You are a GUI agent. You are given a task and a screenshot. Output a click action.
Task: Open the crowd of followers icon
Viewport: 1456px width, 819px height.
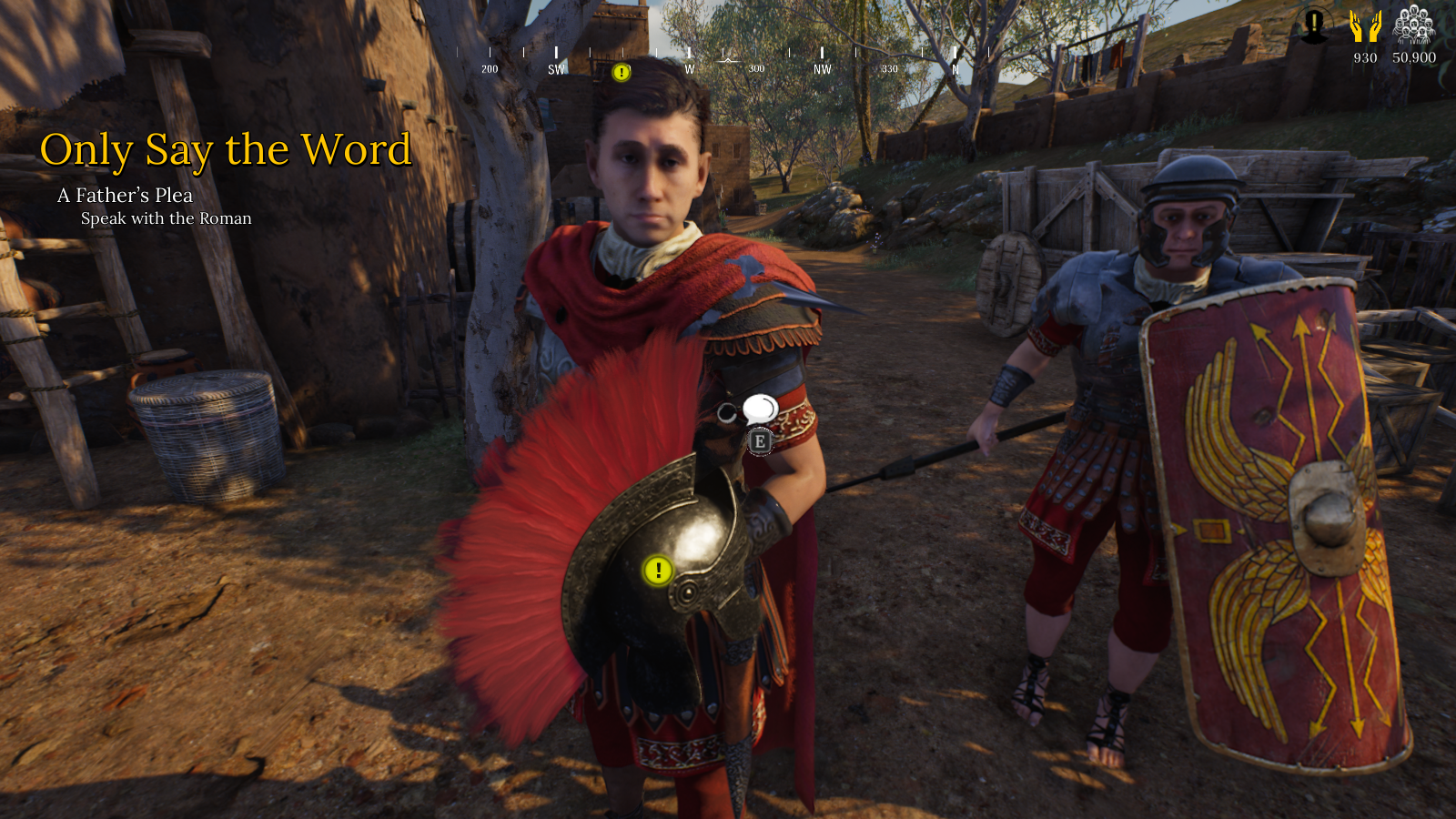pos(1414,25)
